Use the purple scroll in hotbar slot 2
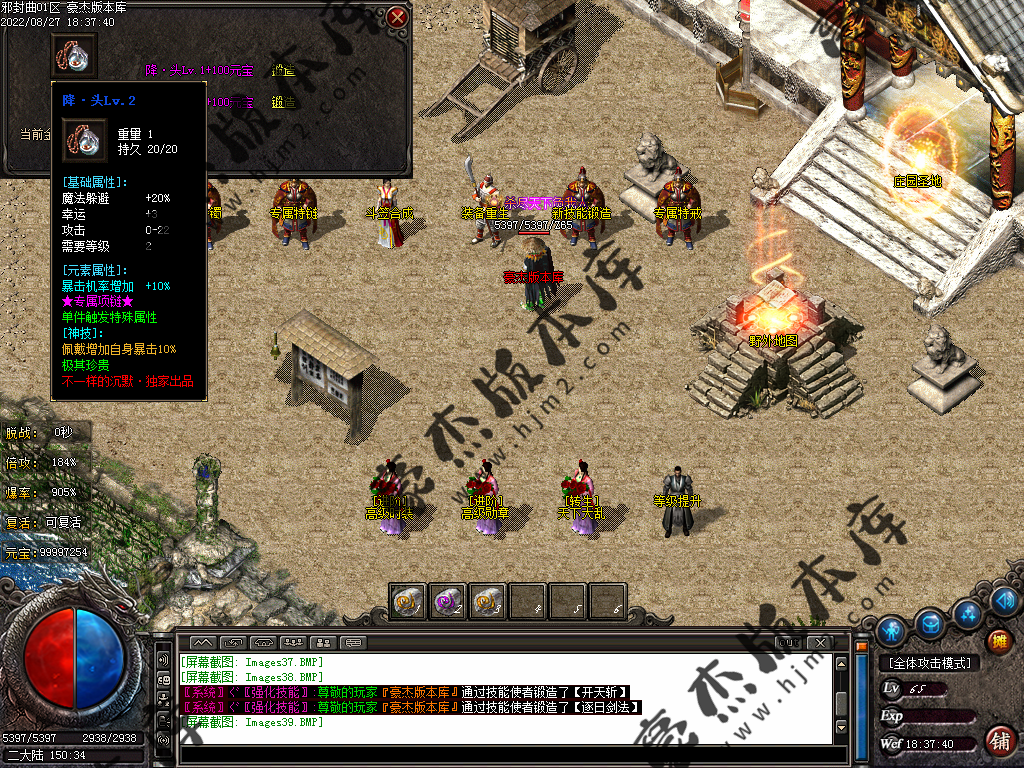1024x768 pixels. (447, 601)
